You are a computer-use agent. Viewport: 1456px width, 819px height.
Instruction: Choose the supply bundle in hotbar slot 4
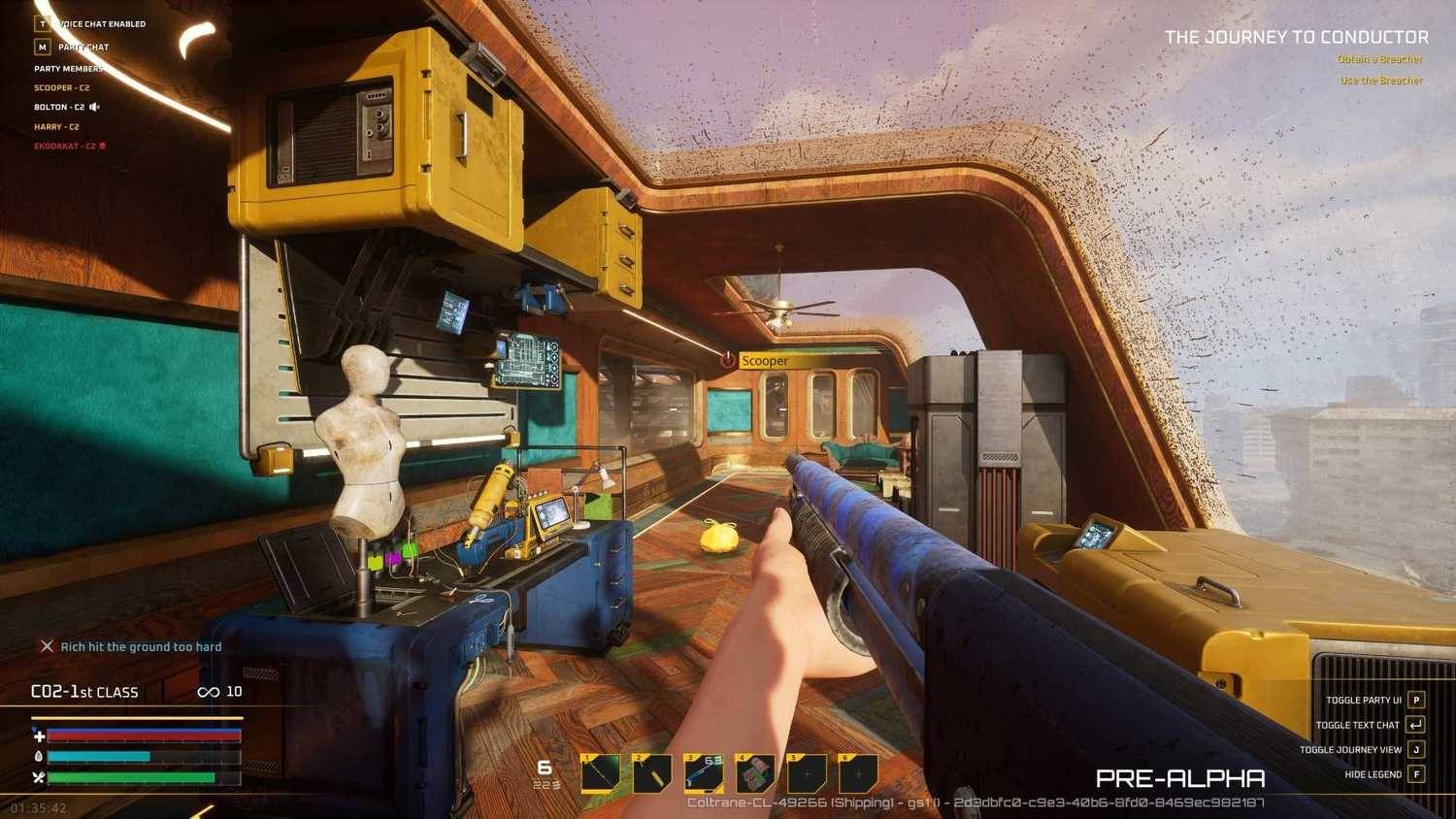(755, 774)
